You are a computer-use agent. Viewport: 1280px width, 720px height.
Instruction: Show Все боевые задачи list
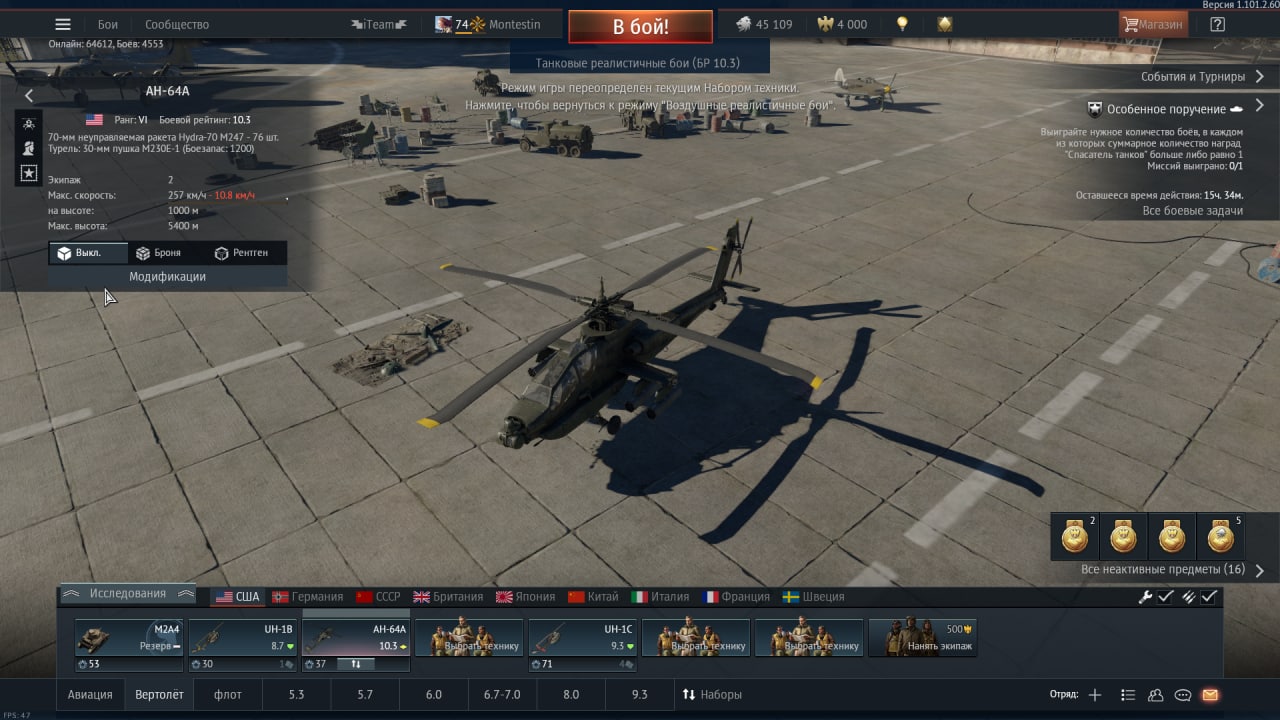(x=1192, y=211)
